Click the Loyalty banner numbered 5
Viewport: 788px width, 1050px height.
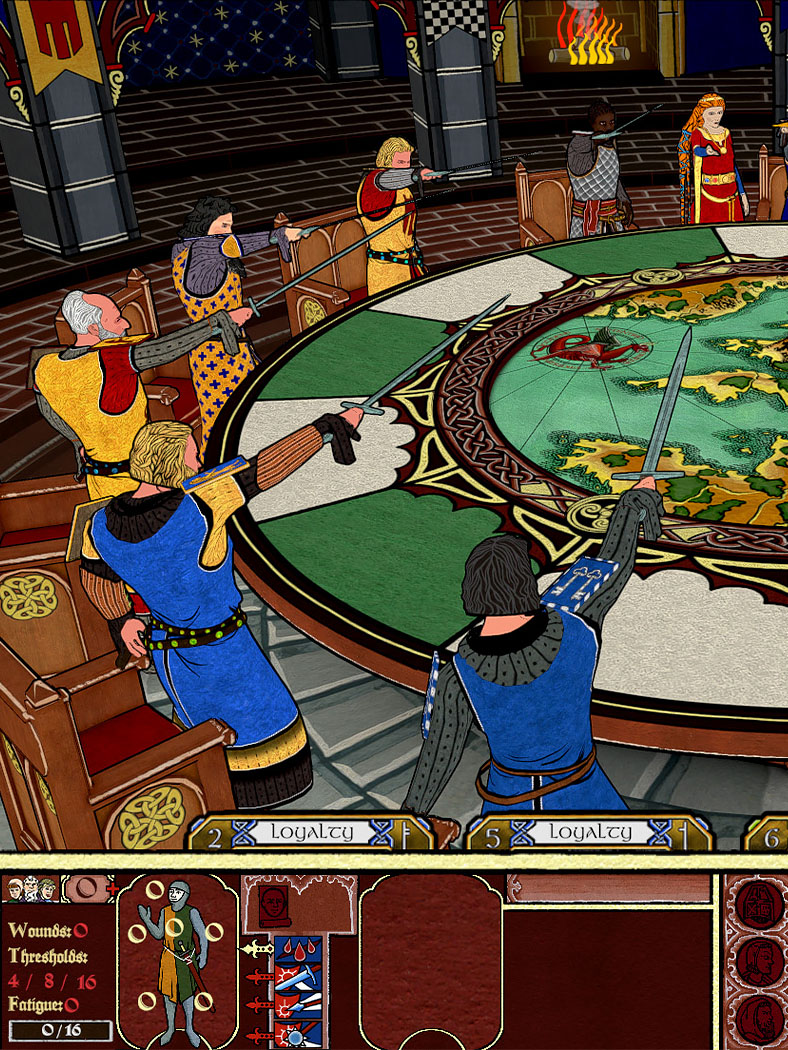(x=590, y=833)
